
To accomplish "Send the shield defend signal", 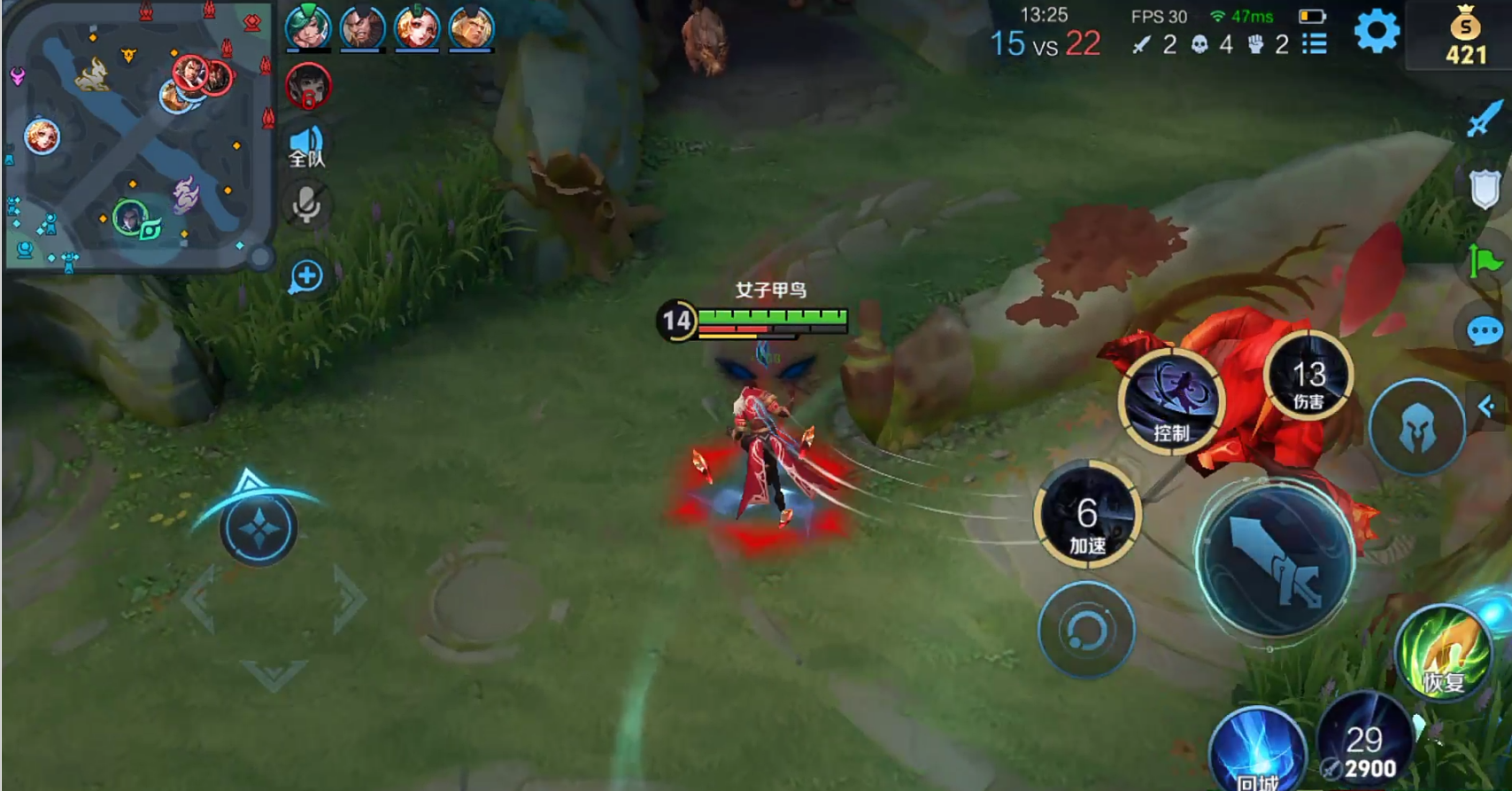I will pyautogui.click(x=1485, y=189).
